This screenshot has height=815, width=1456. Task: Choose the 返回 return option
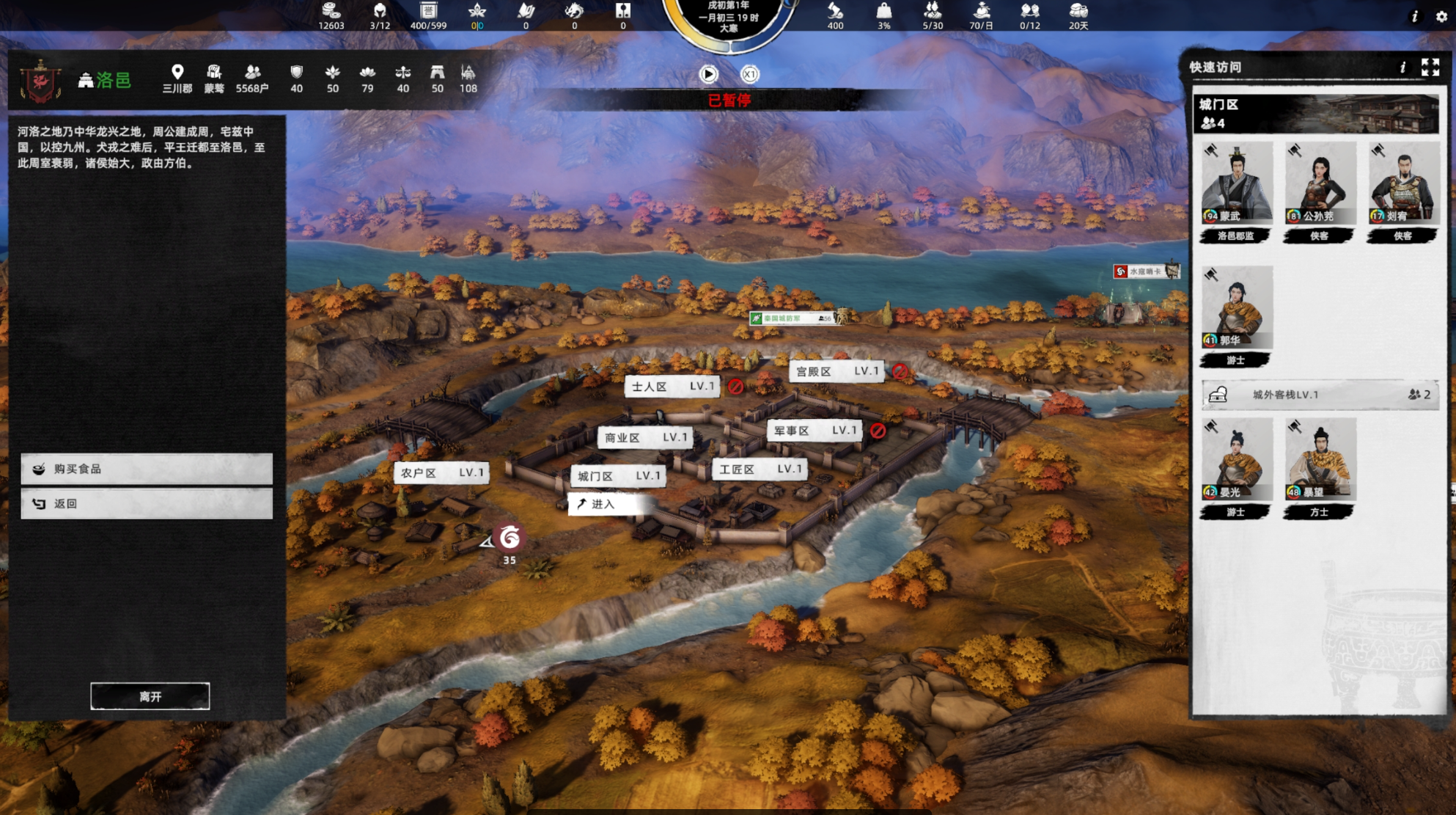point(147,504)
